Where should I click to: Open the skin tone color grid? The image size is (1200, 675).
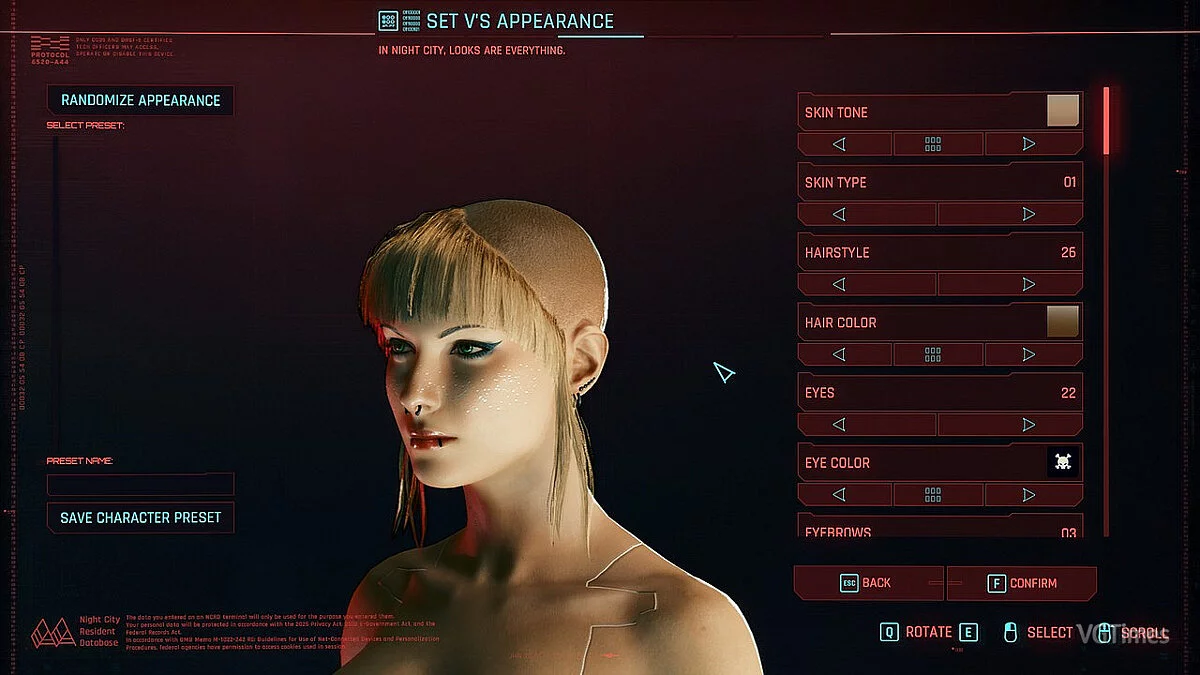933,144
